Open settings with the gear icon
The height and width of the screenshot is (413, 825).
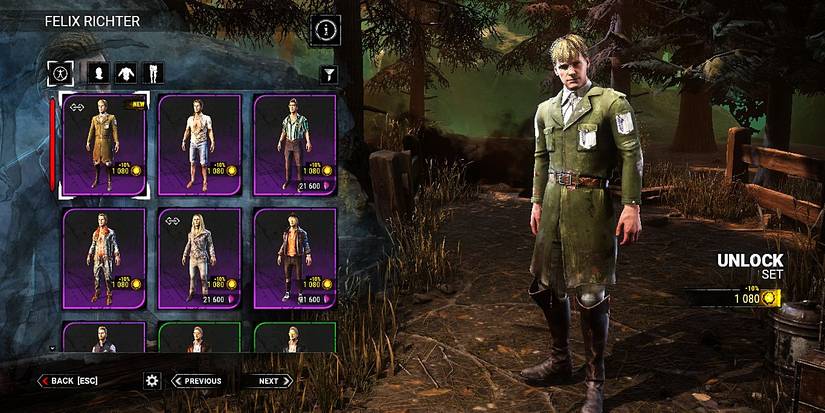[152, 381]
